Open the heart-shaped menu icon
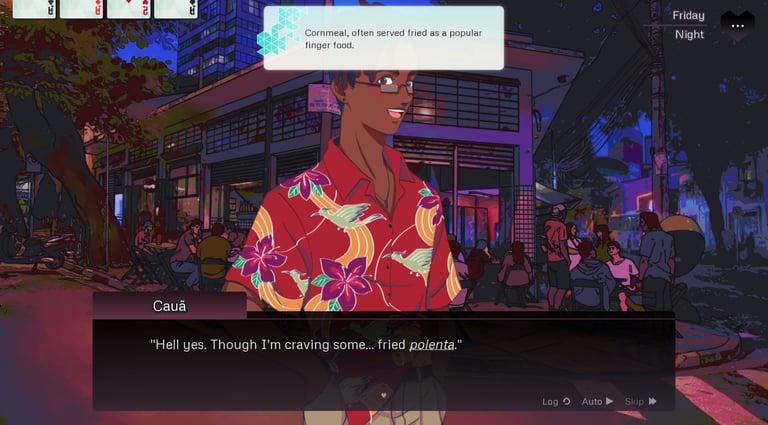Image resolution: width=768 pixels, height=425 pixels. [738, 22]
